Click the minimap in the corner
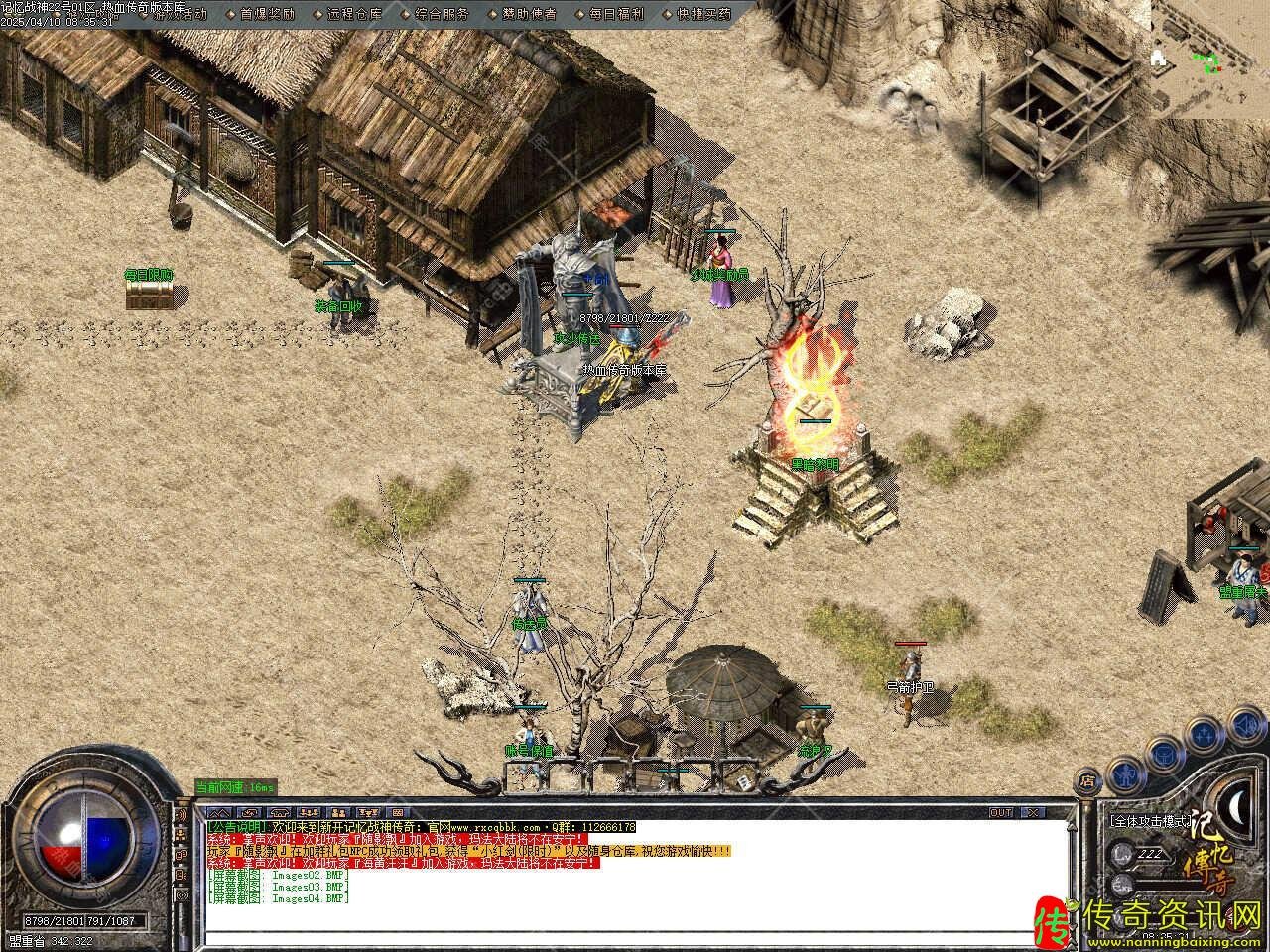The height and width of the screenshot is (952, 1270). click(1209, 59)
